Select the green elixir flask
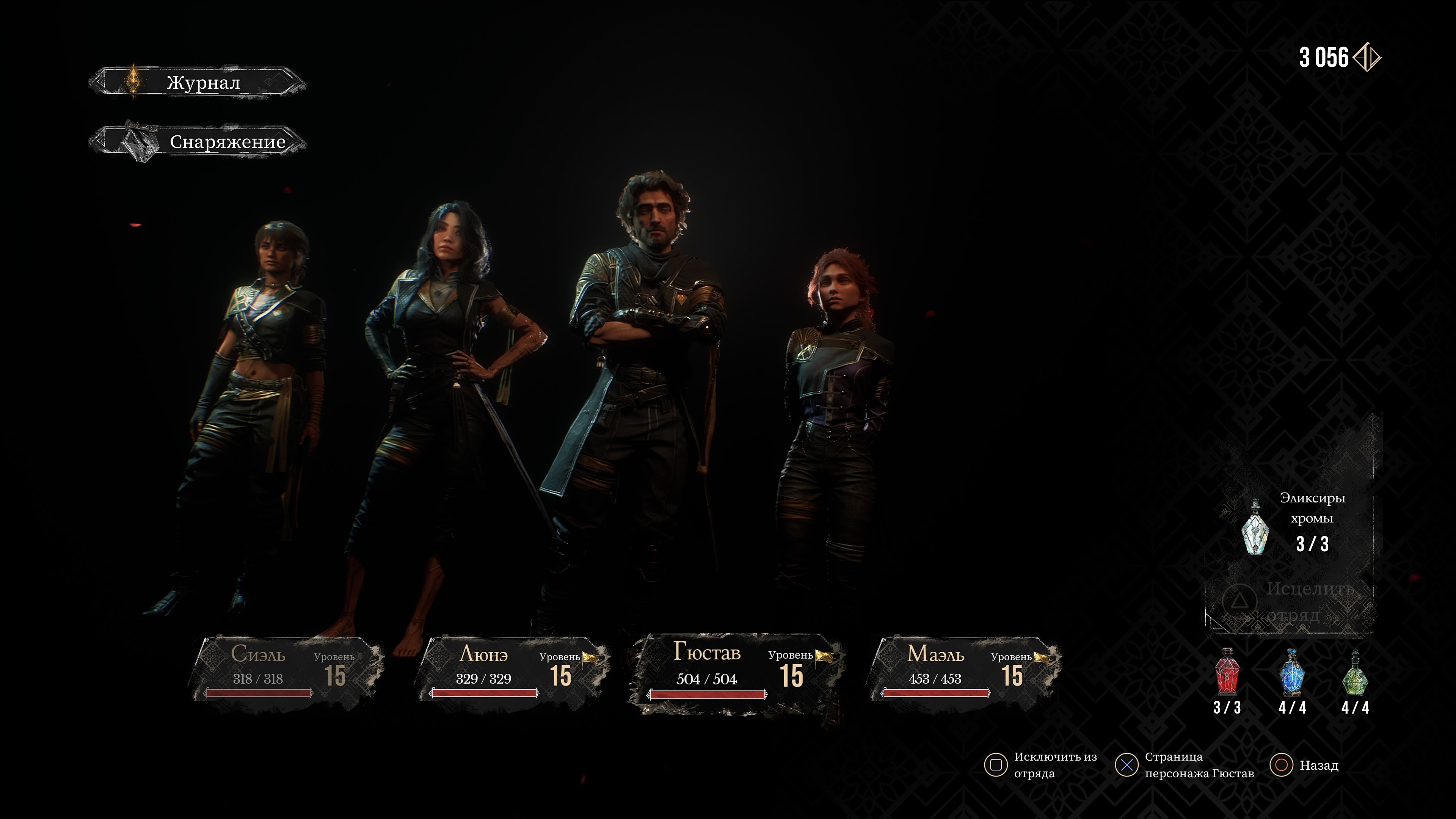 click(1356, 673)
